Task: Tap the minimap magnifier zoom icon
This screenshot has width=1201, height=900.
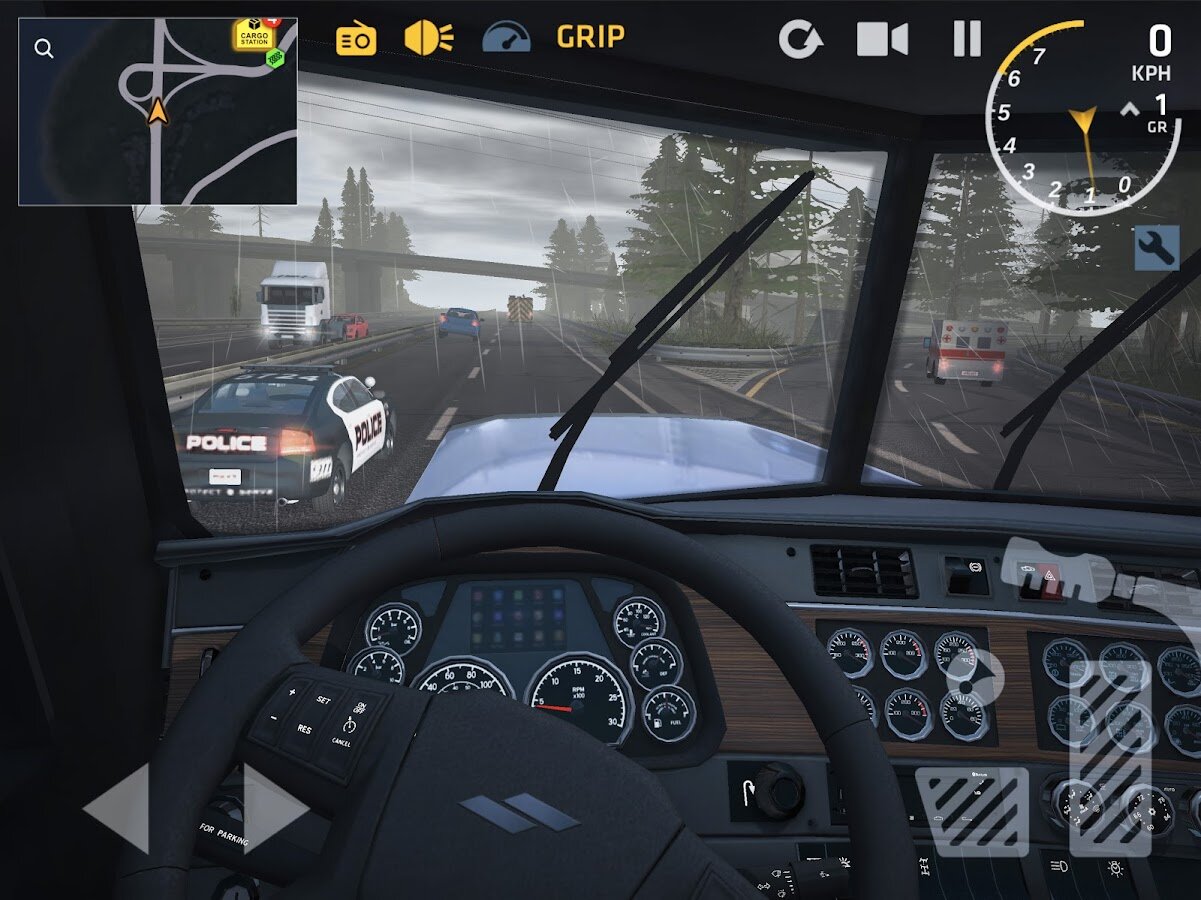Action: 44,48
